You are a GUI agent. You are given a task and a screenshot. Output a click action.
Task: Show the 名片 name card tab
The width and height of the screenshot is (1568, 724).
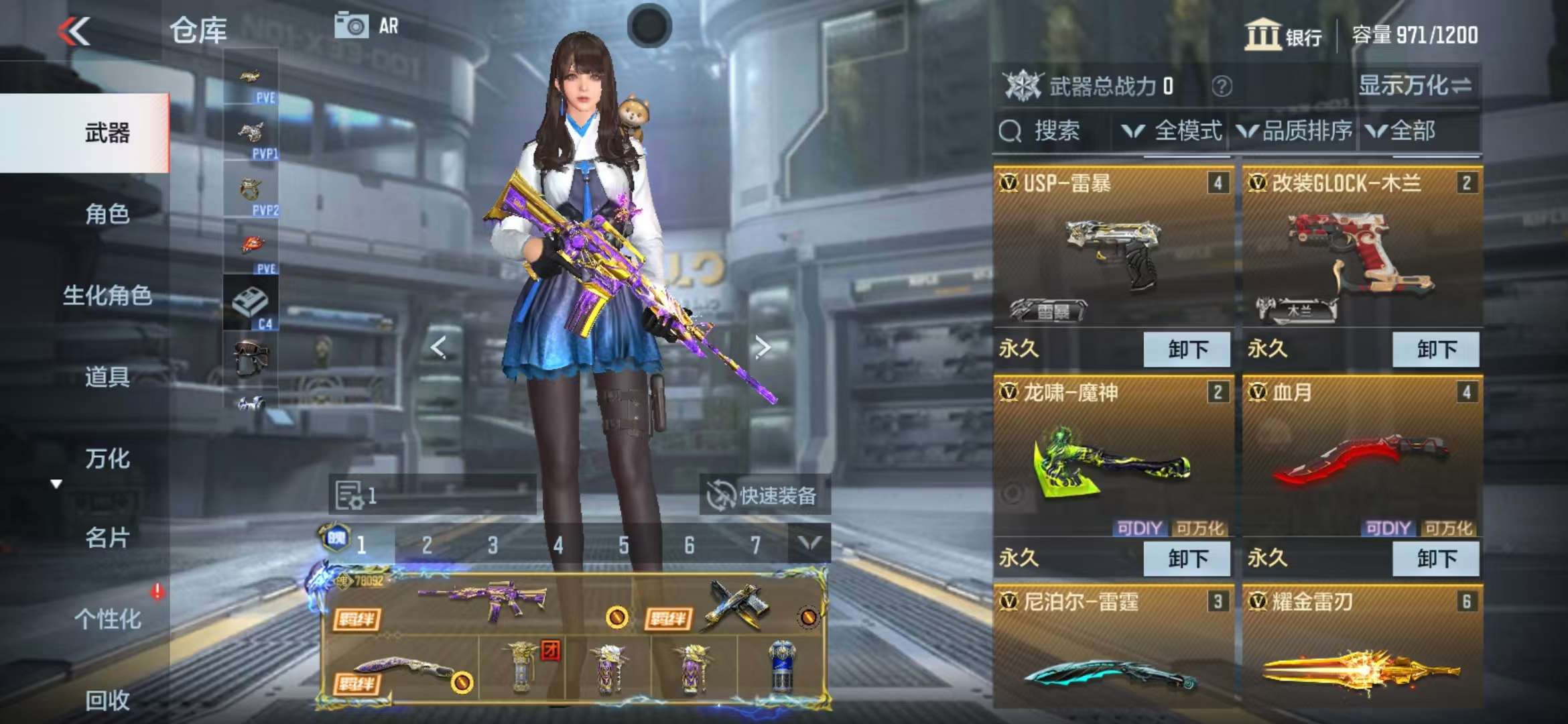click(107, 538)
